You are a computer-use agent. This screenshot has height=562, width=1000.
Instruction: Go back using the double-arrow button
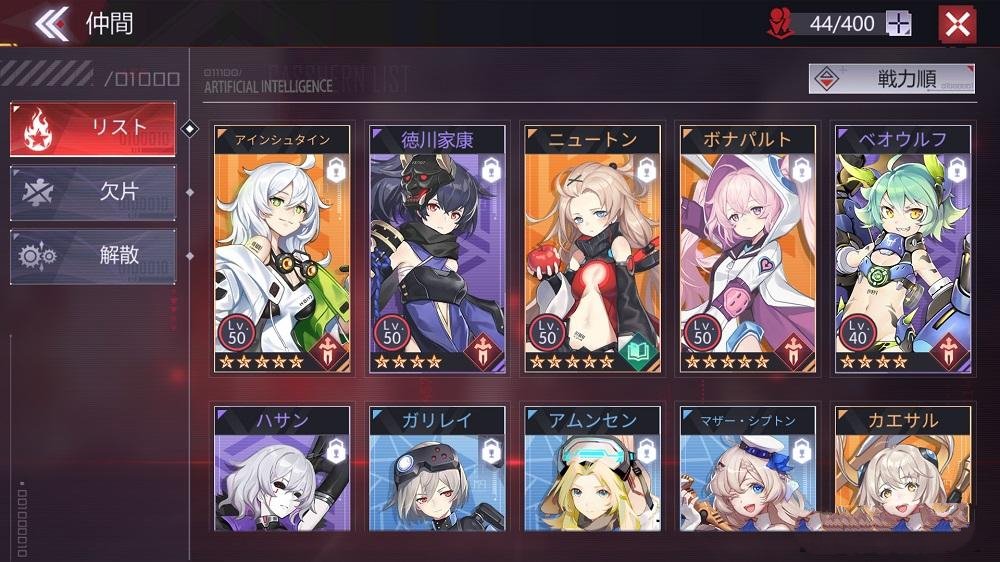click(51, 23)
